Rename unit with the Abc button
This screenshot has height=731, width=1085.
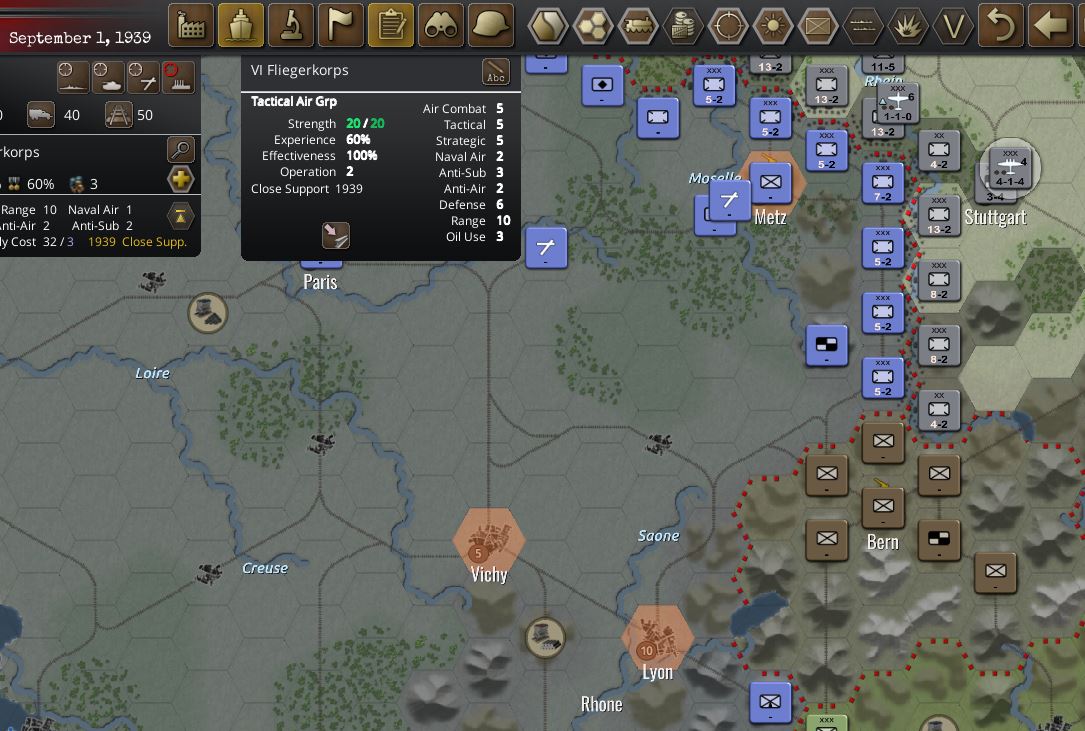(496, 72)
